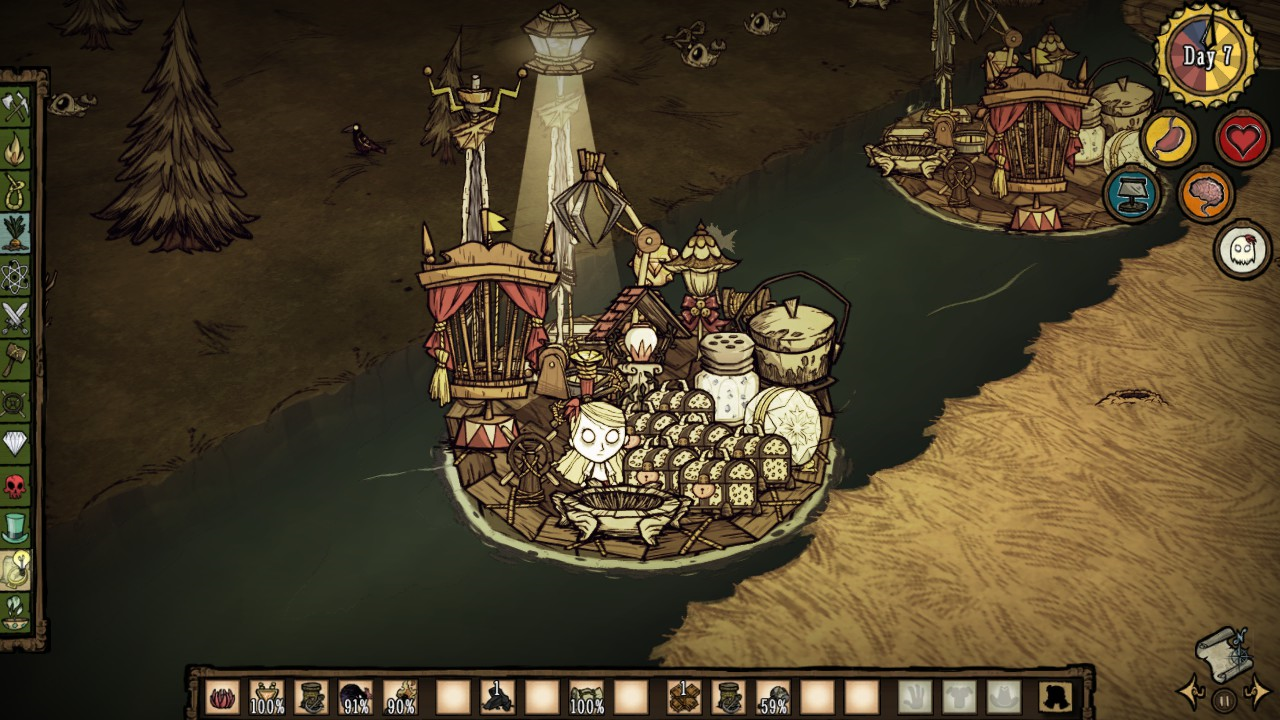
Task: Open the glowing lightbulb crafting tab
Action: 15,570
